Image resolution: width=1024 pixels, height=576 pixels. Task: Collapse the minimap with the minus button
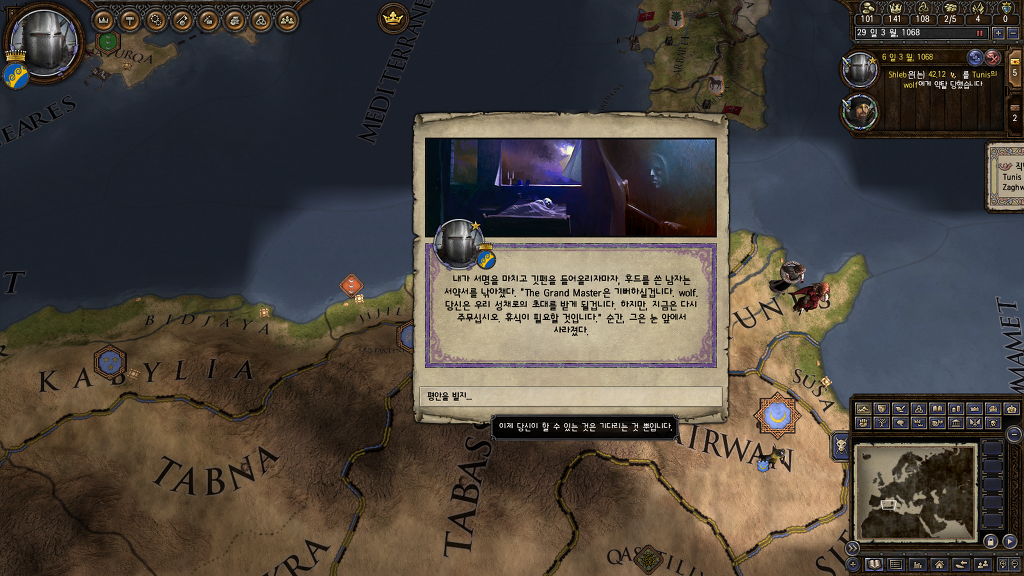pos(1014,433)
